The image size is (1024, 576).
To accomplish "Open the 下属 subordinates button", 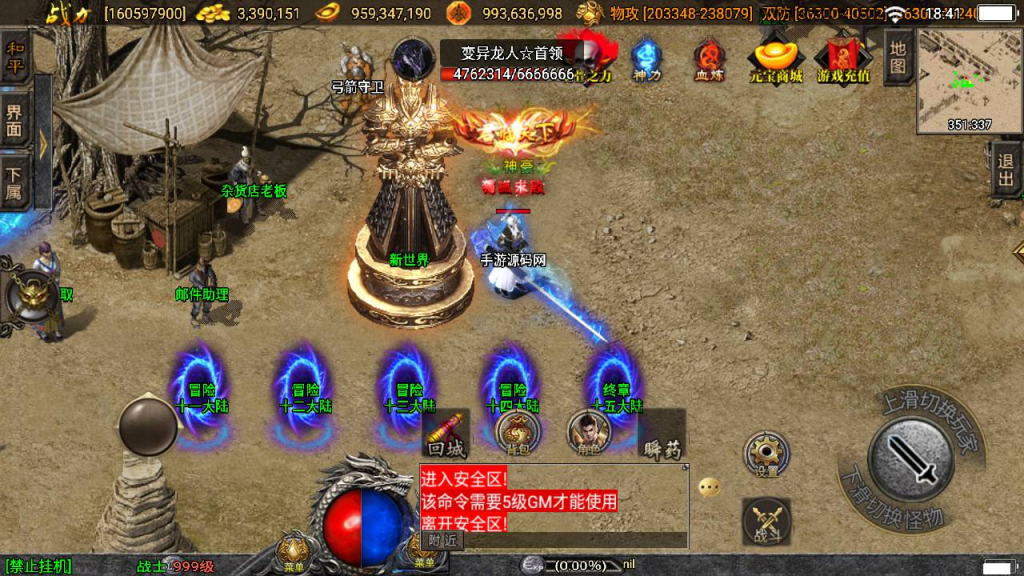I will (x=15, y=182).
